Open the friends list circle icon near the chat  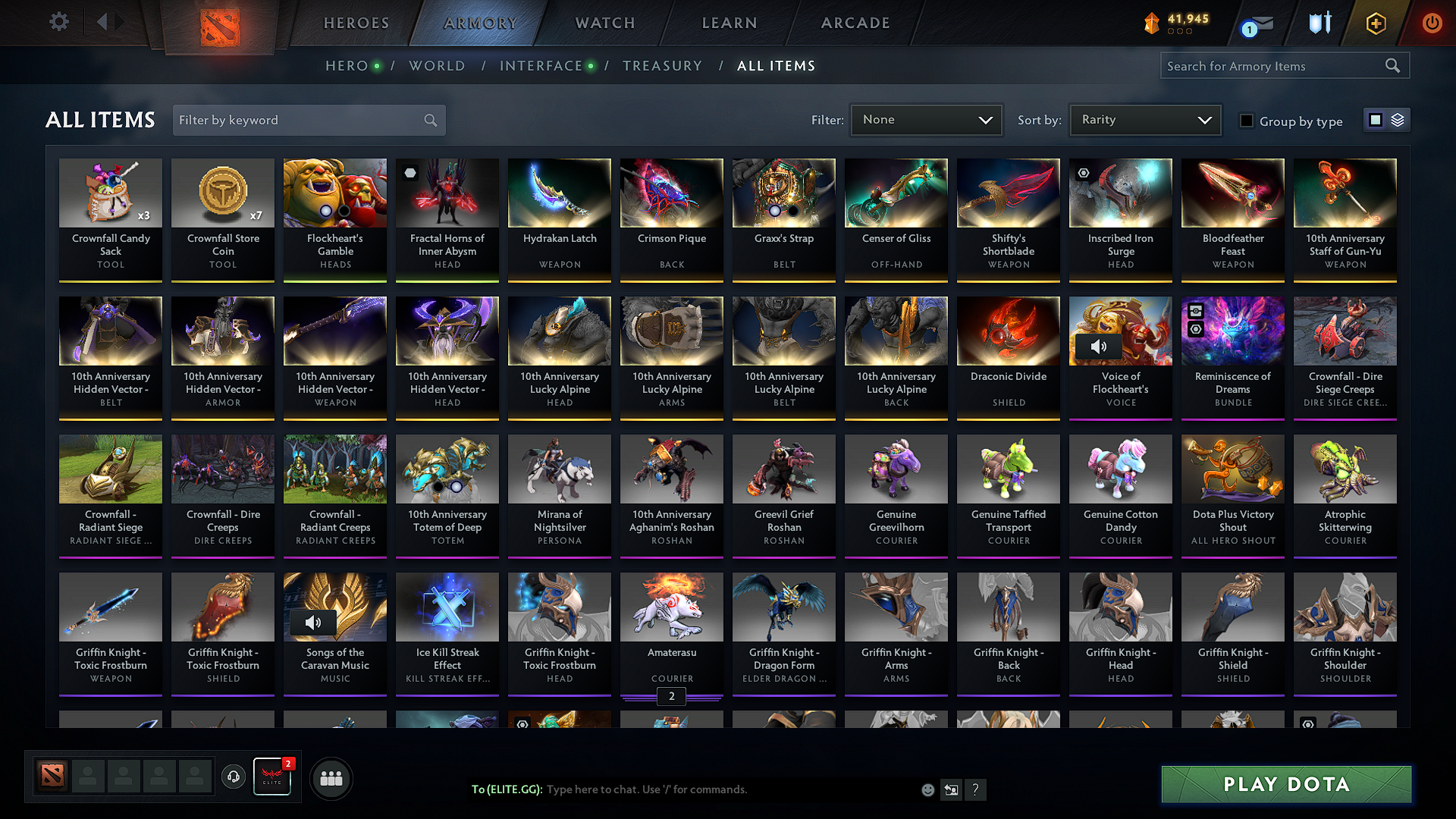pyautogui.click(x=332, y=777)
